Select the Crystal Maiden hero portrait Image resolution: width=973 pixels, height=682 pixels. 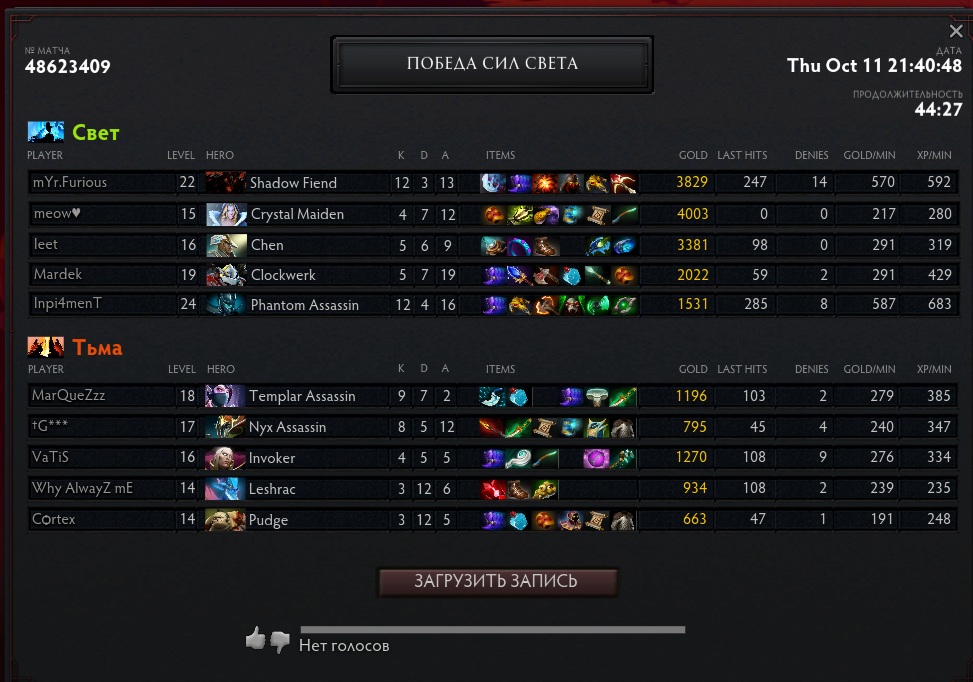[226, 214]
